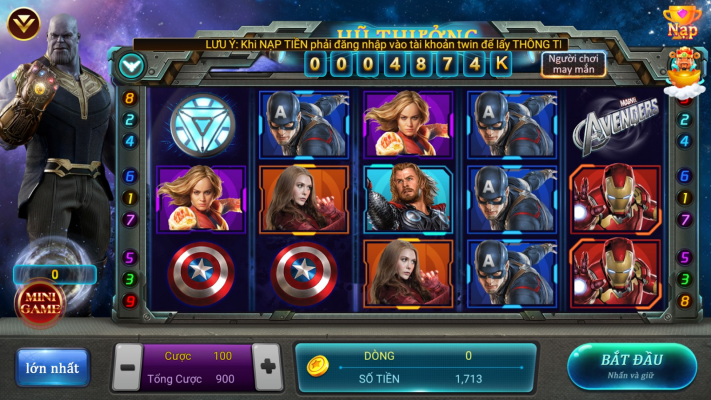This screenshot has width=711, height=400.
Task: Increase the bet with the plus button
Action: coord(267,366)
